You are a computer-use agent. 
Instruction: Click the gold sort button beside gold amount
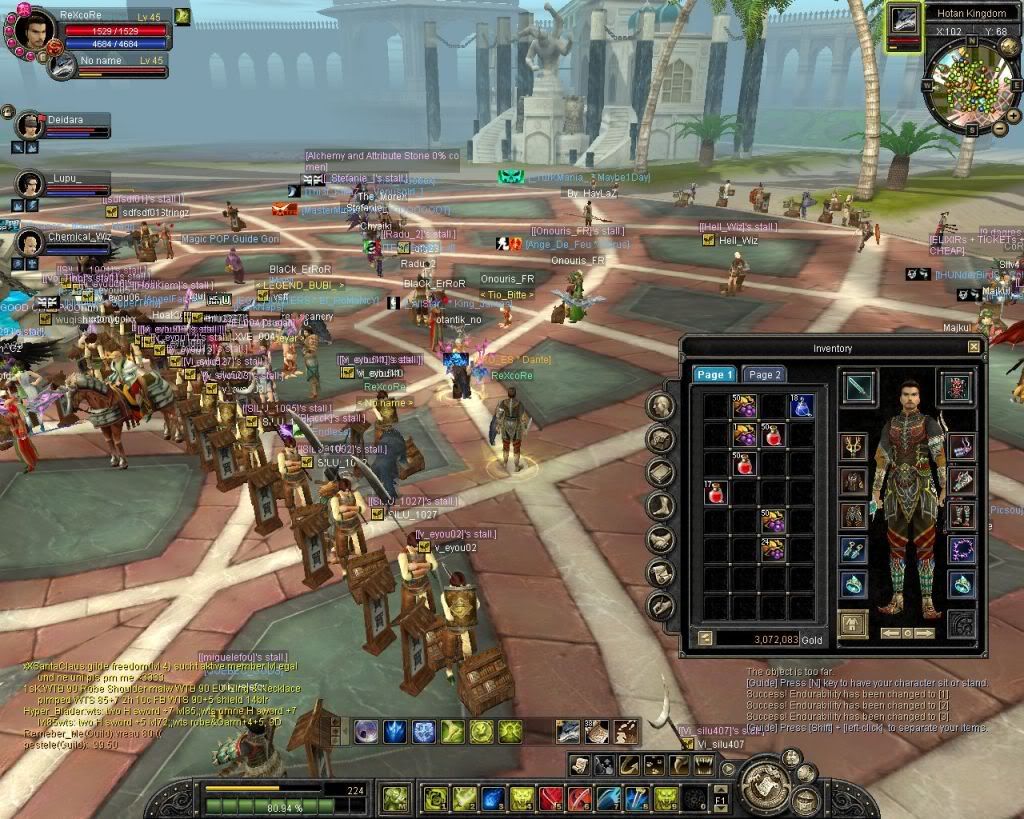704,637
